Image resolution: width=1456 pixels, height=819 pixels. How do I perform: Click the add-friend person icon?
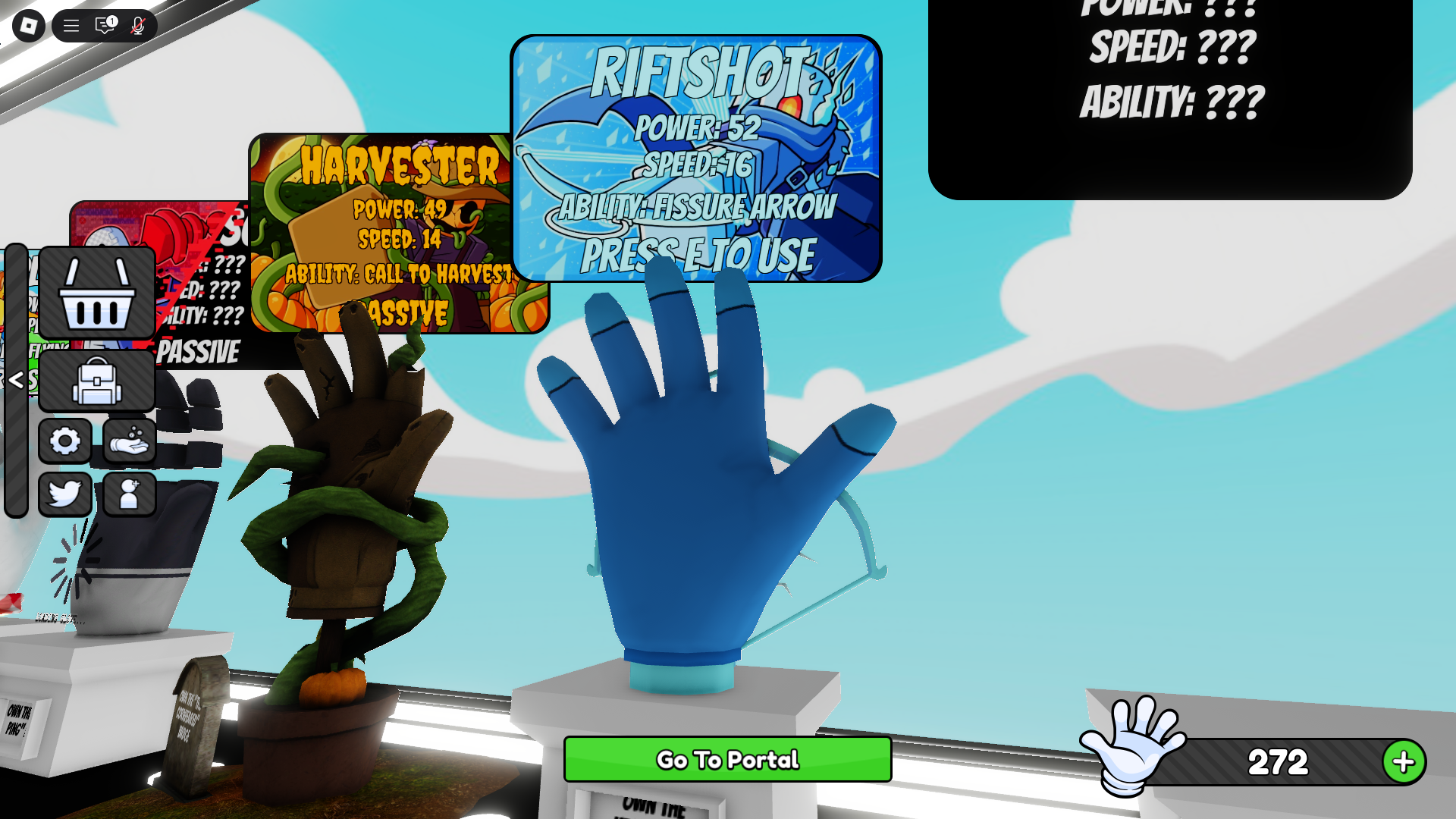(129, 494)
